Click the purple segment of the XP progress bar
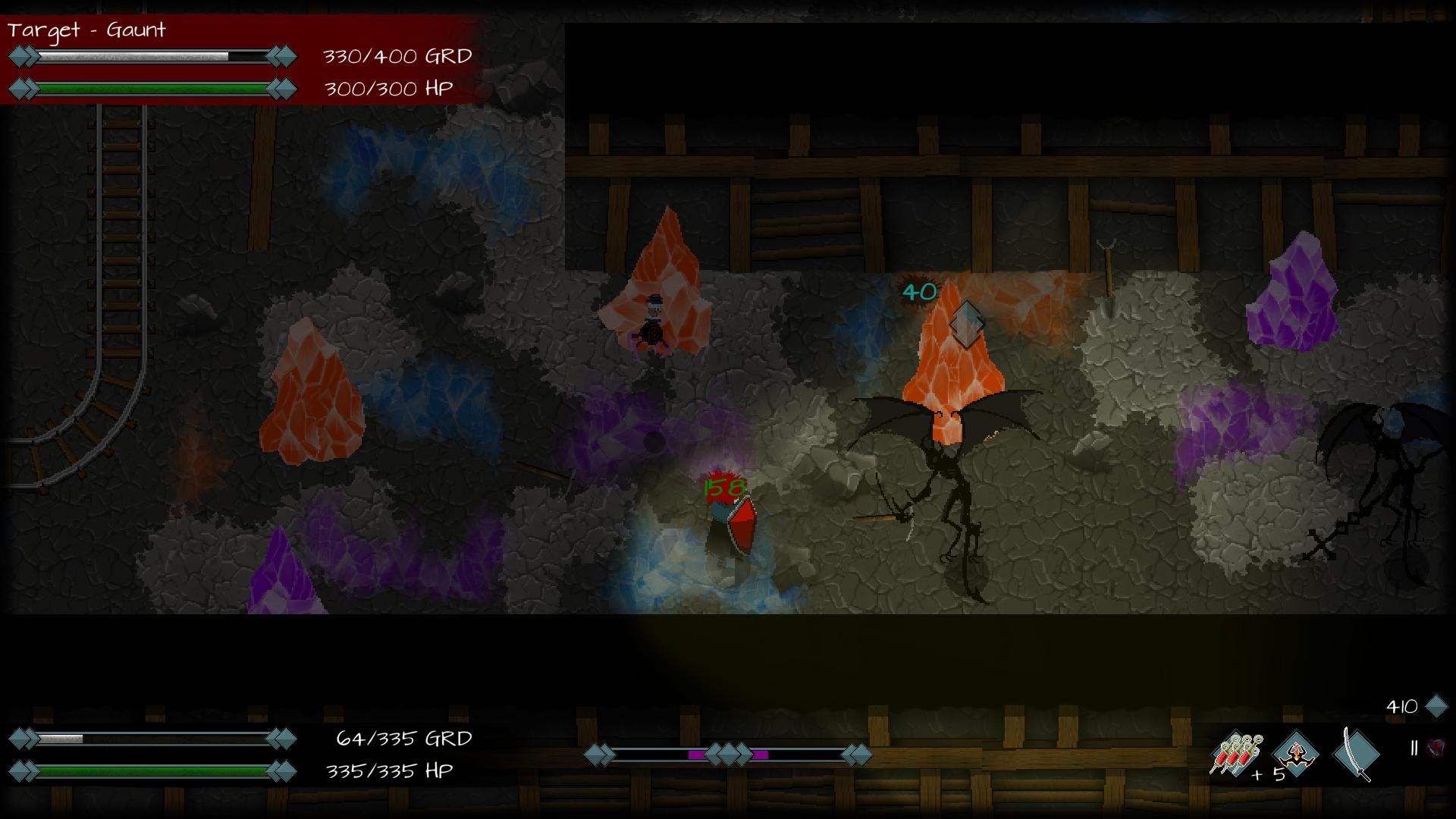 click(x=697, y=755)
